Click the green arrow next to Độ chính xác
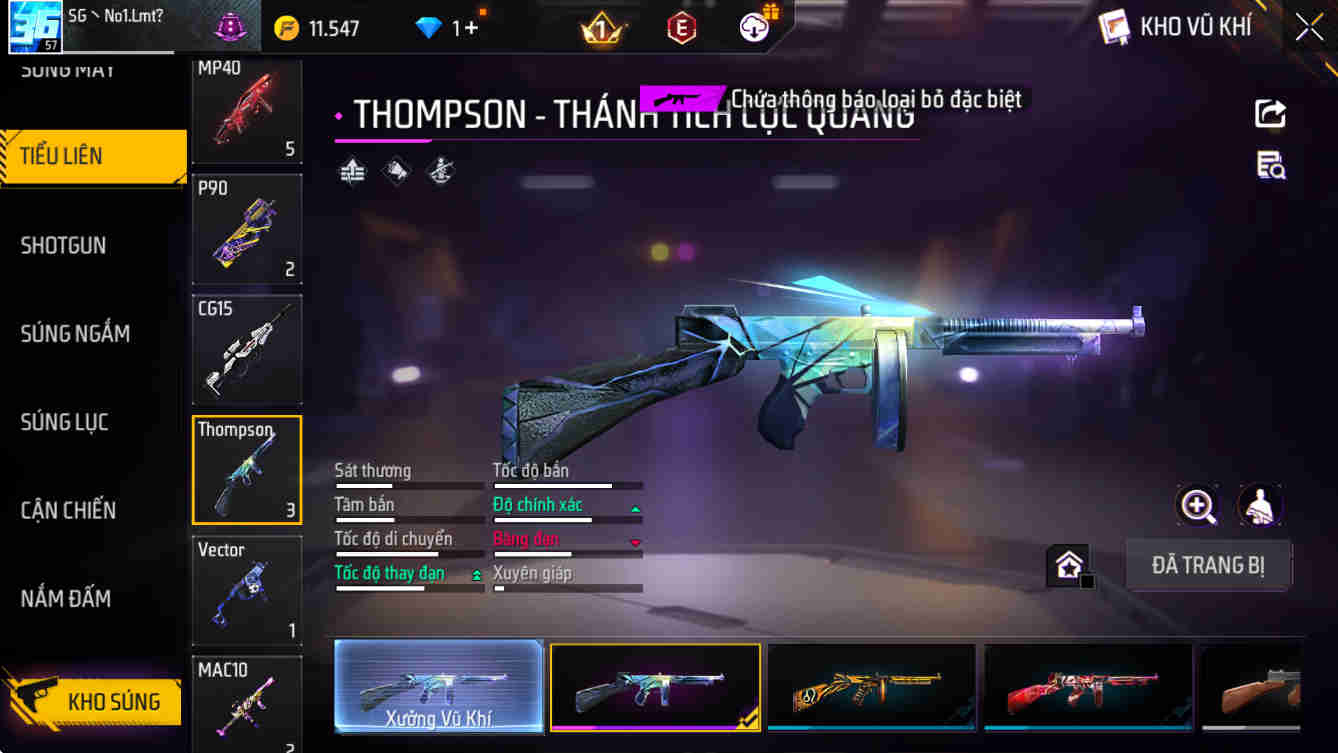 tap(634, 508)
